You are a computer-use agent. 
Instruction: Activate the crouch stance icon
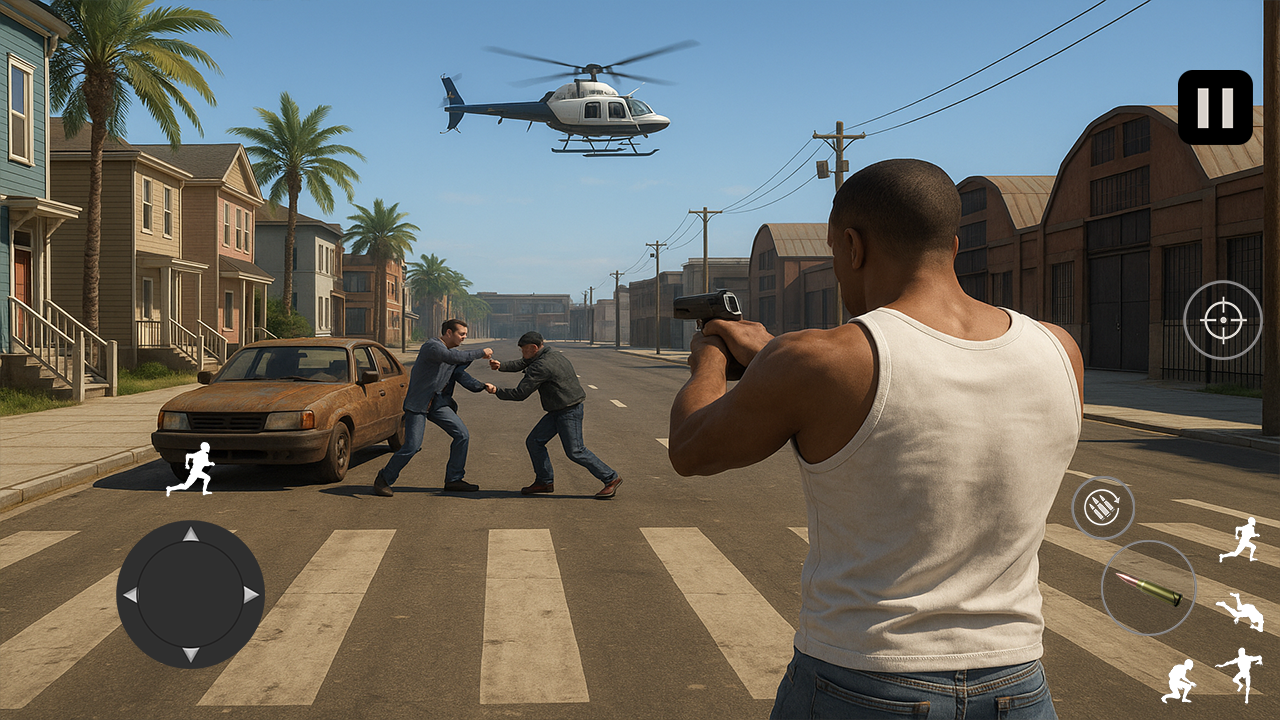(x=1181, y=682)
